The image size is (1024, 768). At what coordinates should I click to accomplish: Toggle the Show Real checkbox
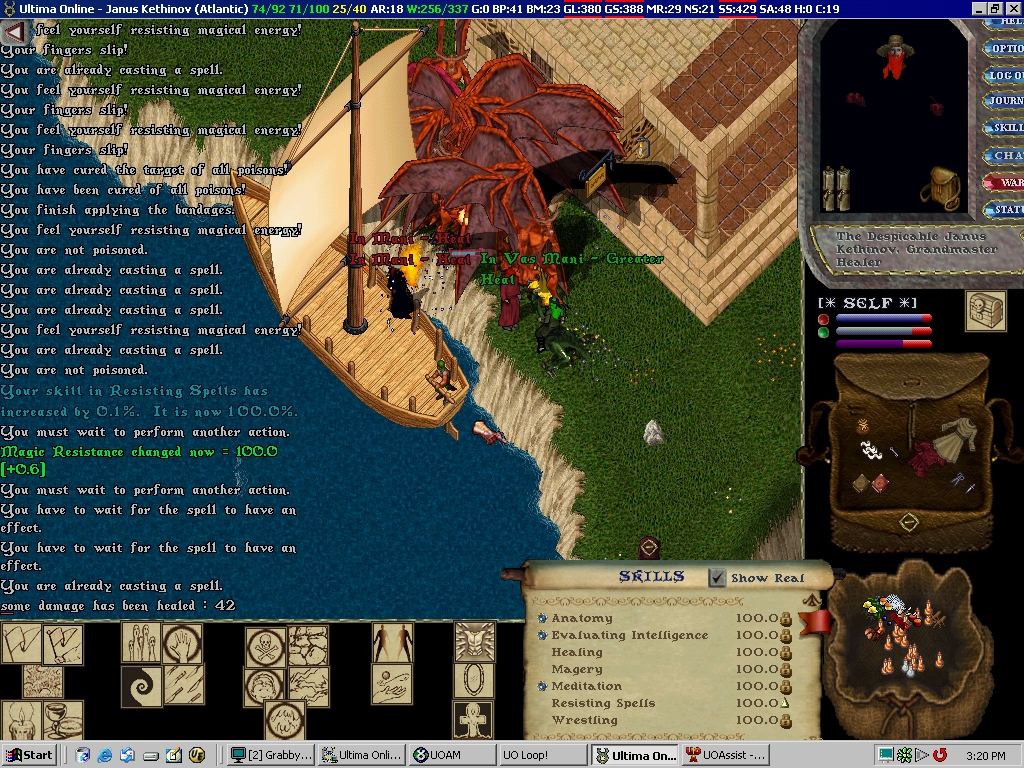tap(717, 578)
